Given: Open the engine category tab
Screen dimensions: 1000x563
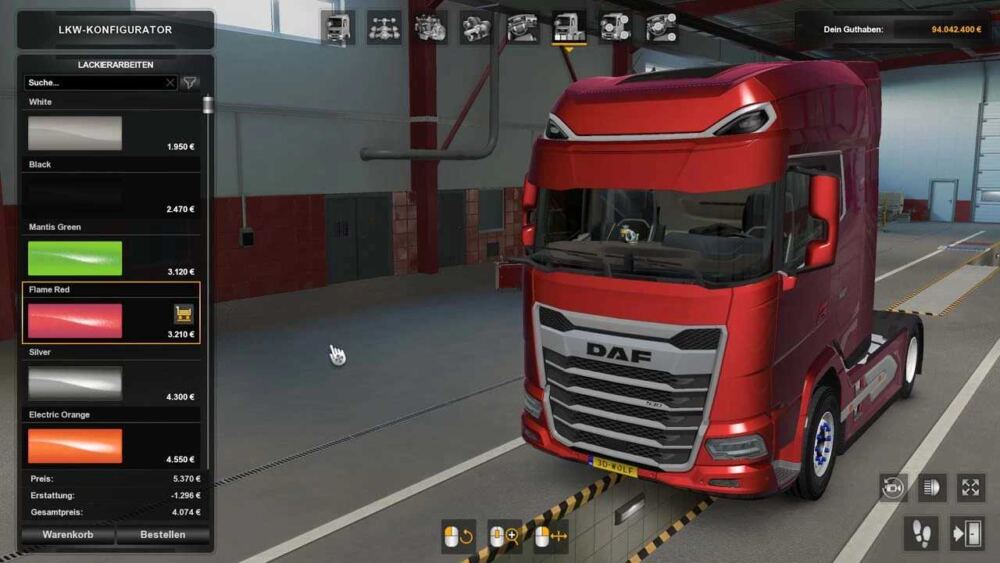Looking at the screenshot, I should click(430, 28).
